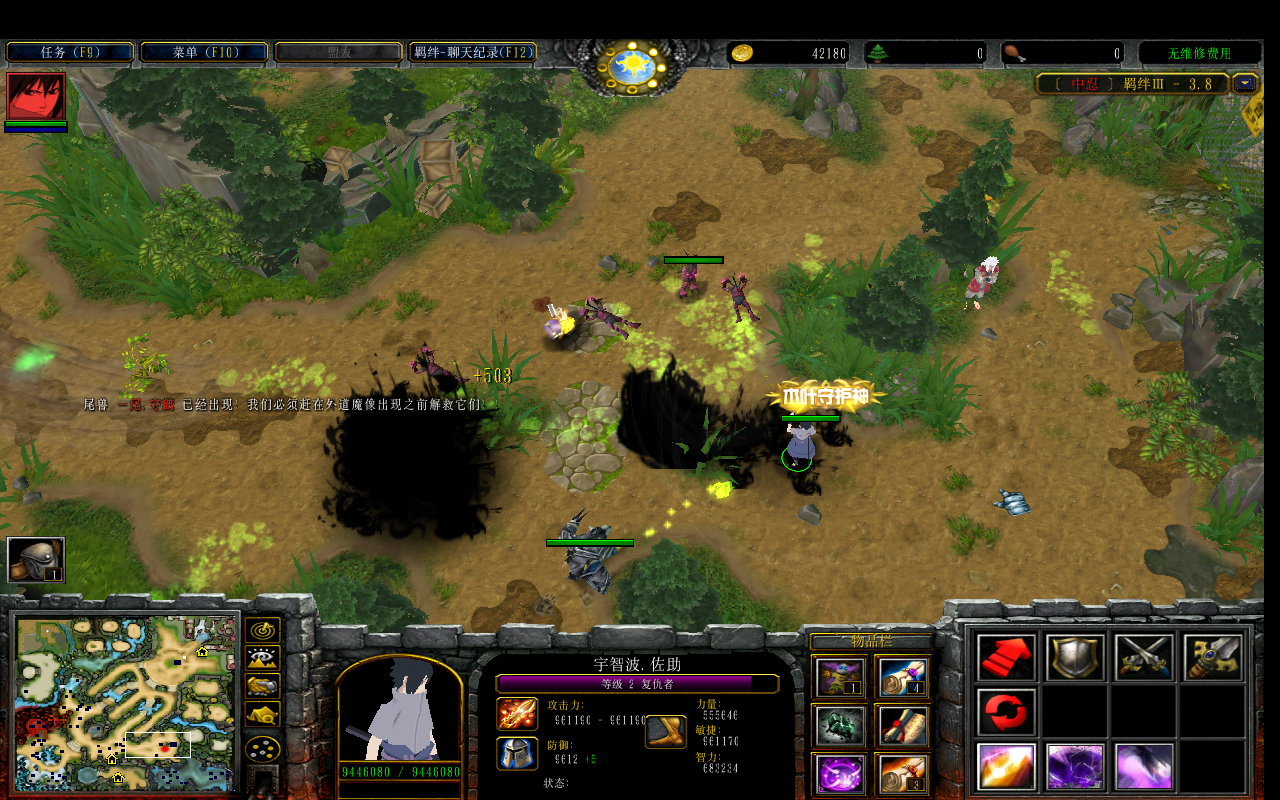Click the shield Hold Position command
This screenshot has width=1280, height=800.
pyautogui.click(x=1075, y=657)
